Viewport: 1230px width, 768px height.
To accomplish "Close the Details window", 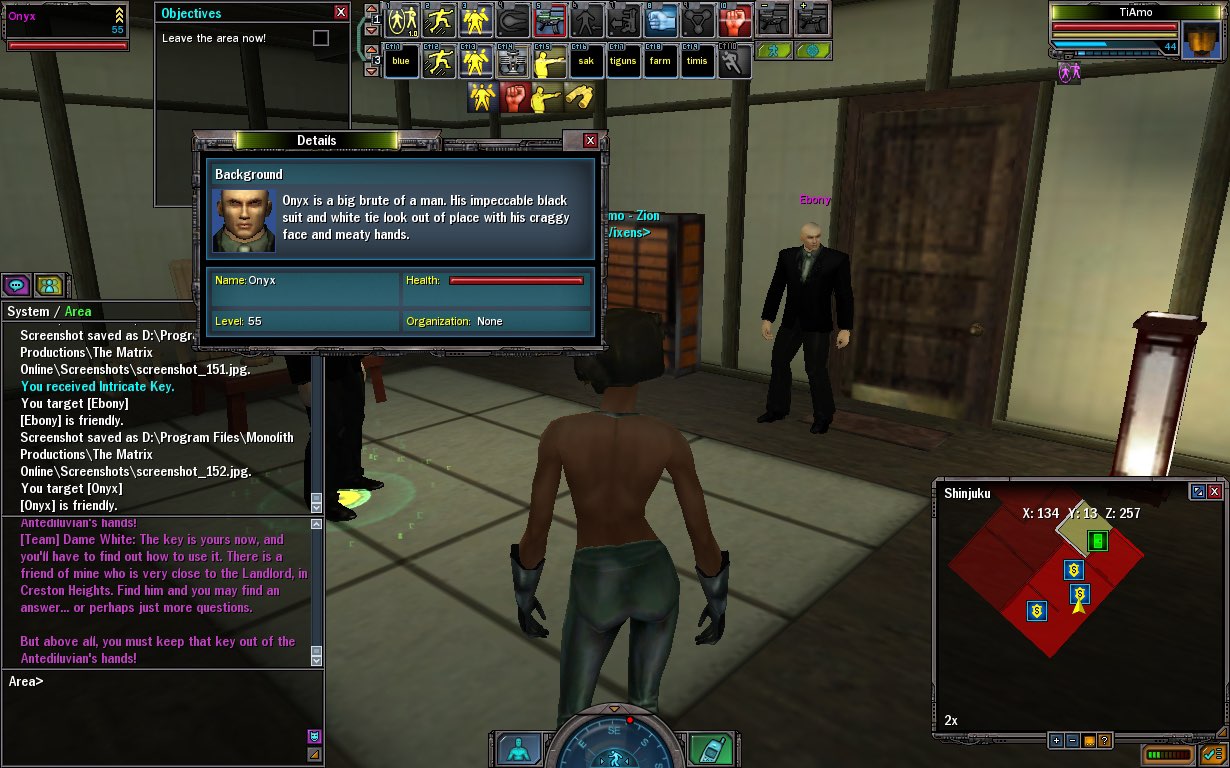I will point(590,141).
